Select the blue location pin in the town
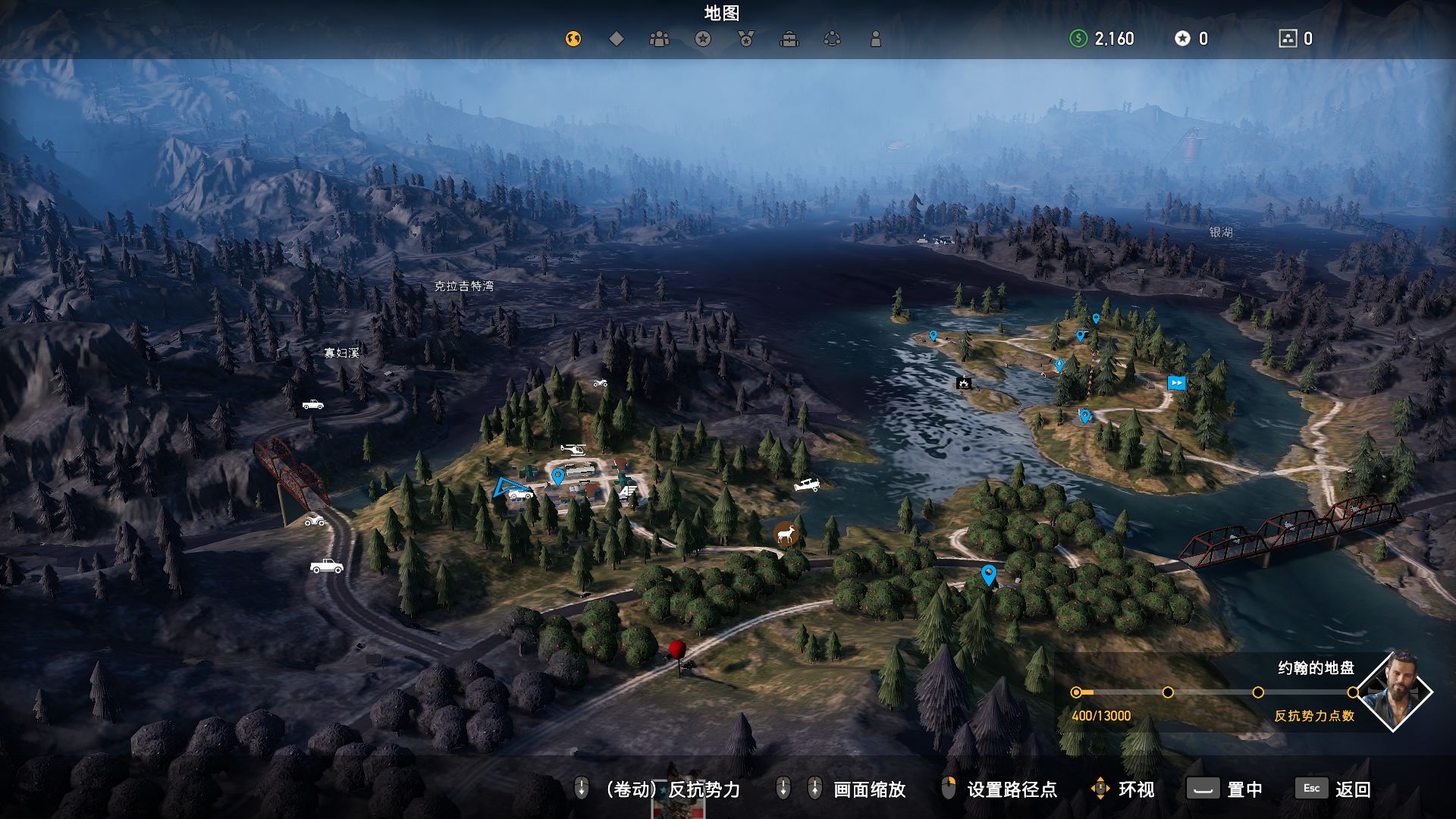Screen dimensions: 1456x819 [x=558, y=476]
